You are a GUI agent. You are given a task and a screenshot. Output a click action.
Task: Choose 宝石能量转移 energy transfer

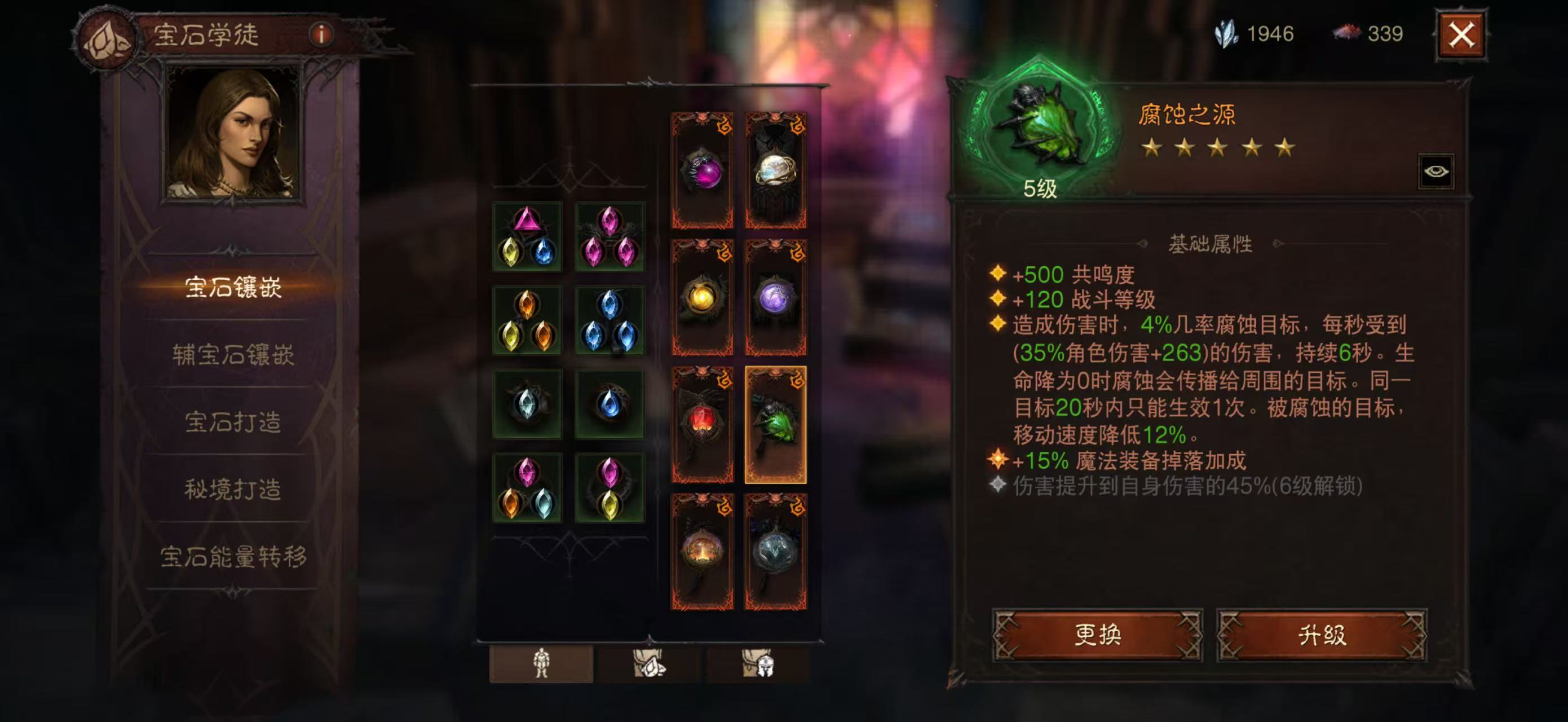[233, 556]
